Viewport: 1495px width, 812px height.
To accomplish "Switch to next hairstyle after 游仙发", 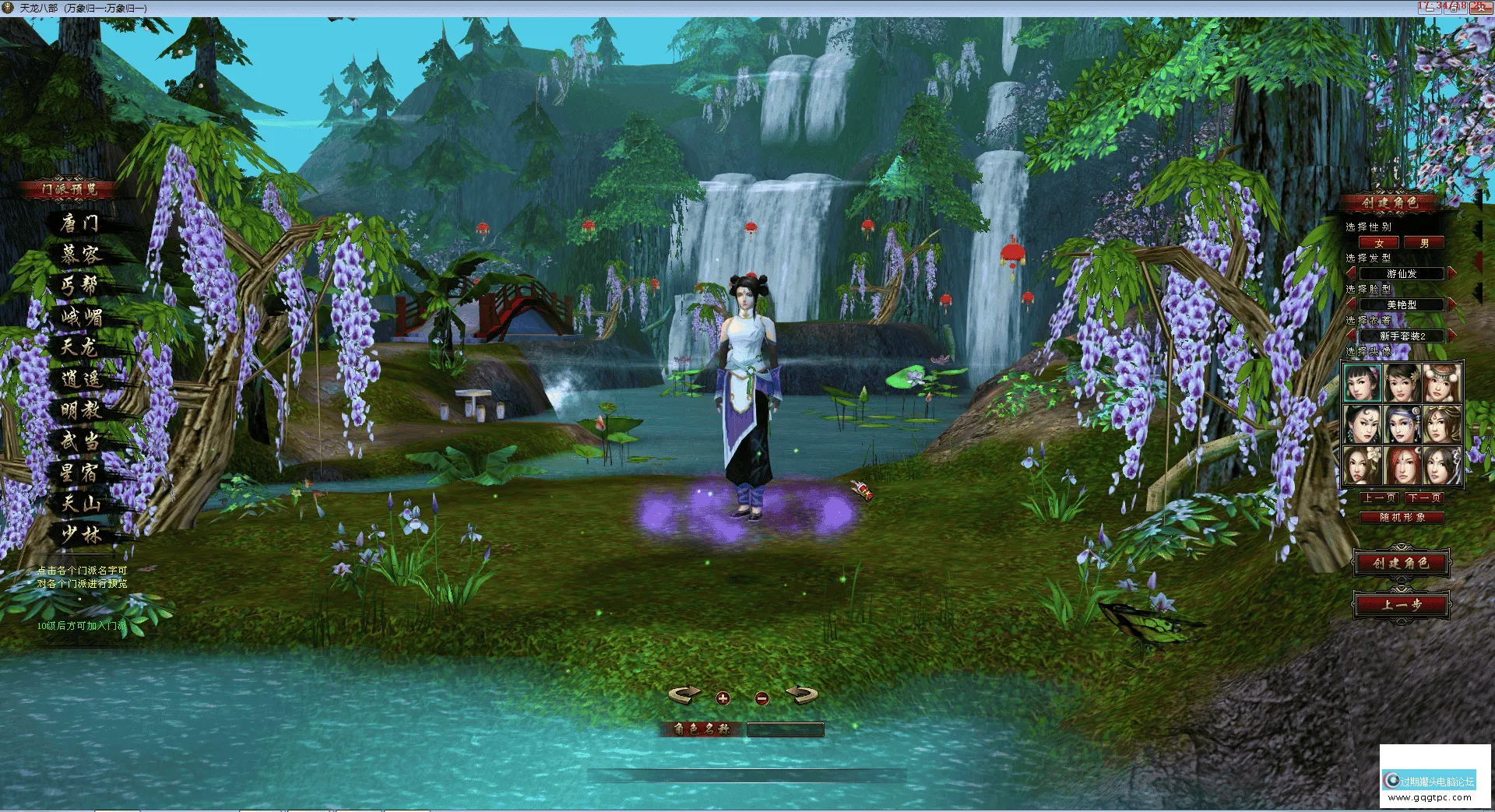I will tap(1451, 273).
